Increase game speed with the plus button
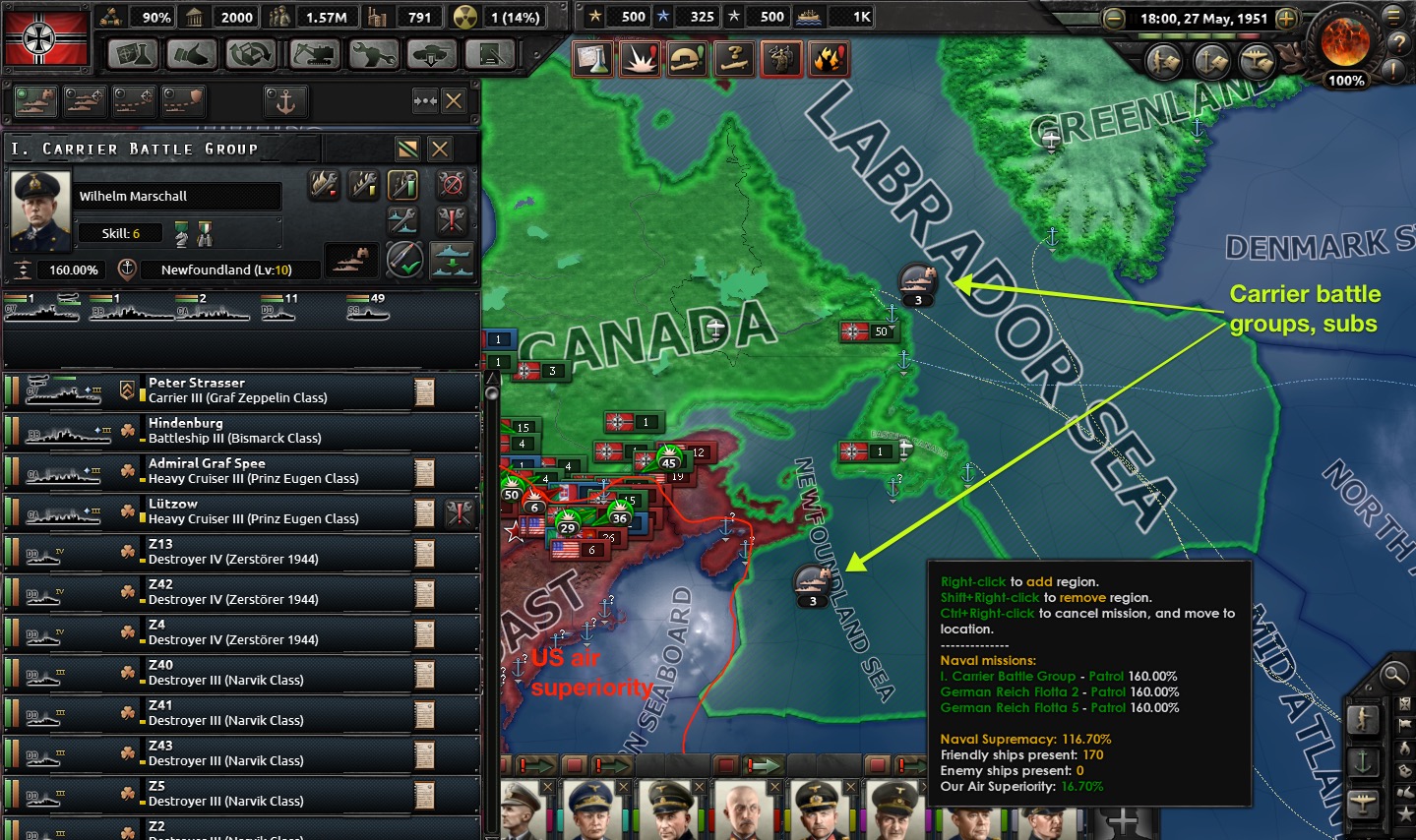This screenshot has width=1416, height=840. (x=1286, y=19)
